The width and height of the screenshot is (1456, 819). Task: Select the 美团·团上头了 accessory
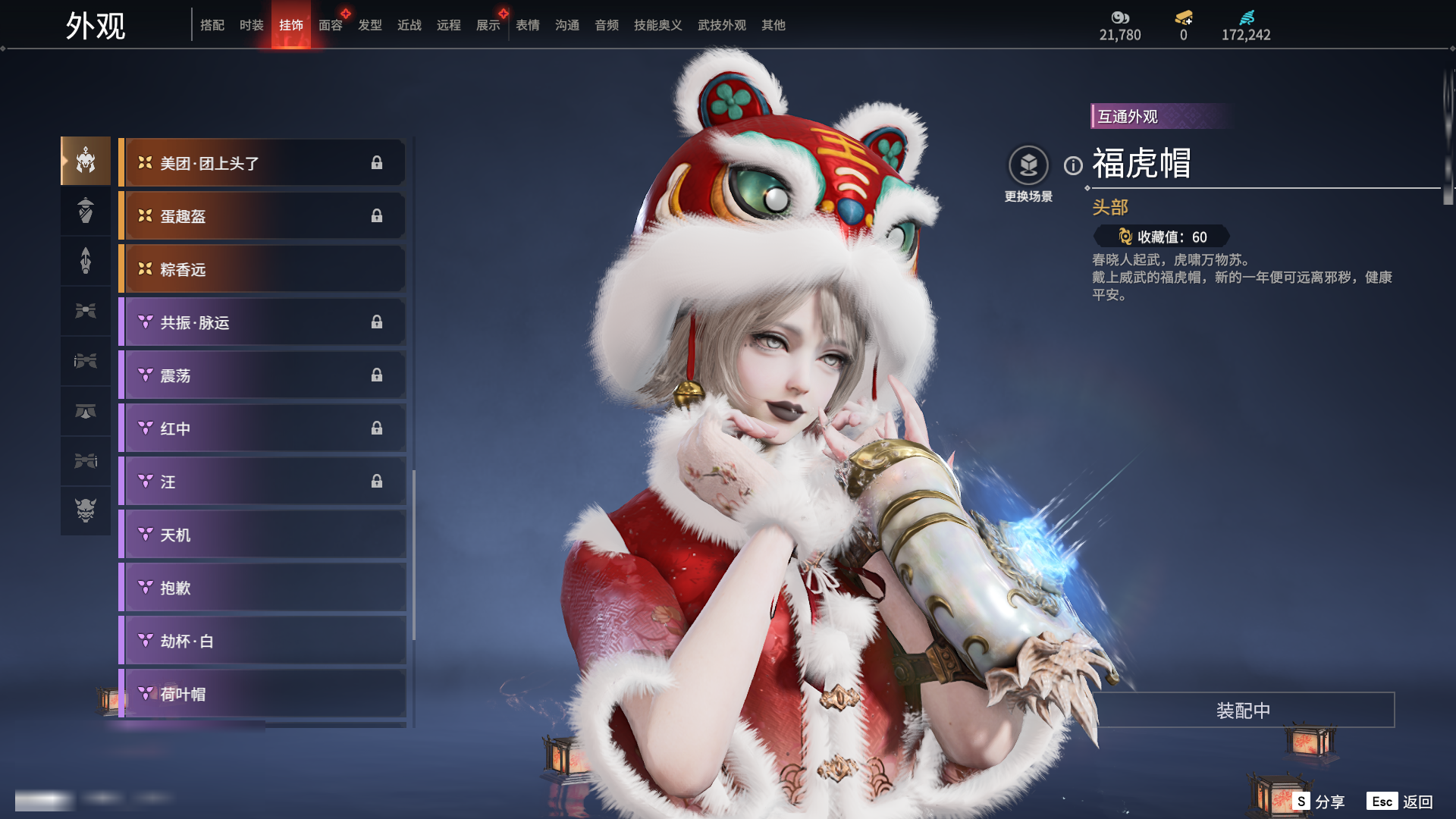click(x=263, y=163)
